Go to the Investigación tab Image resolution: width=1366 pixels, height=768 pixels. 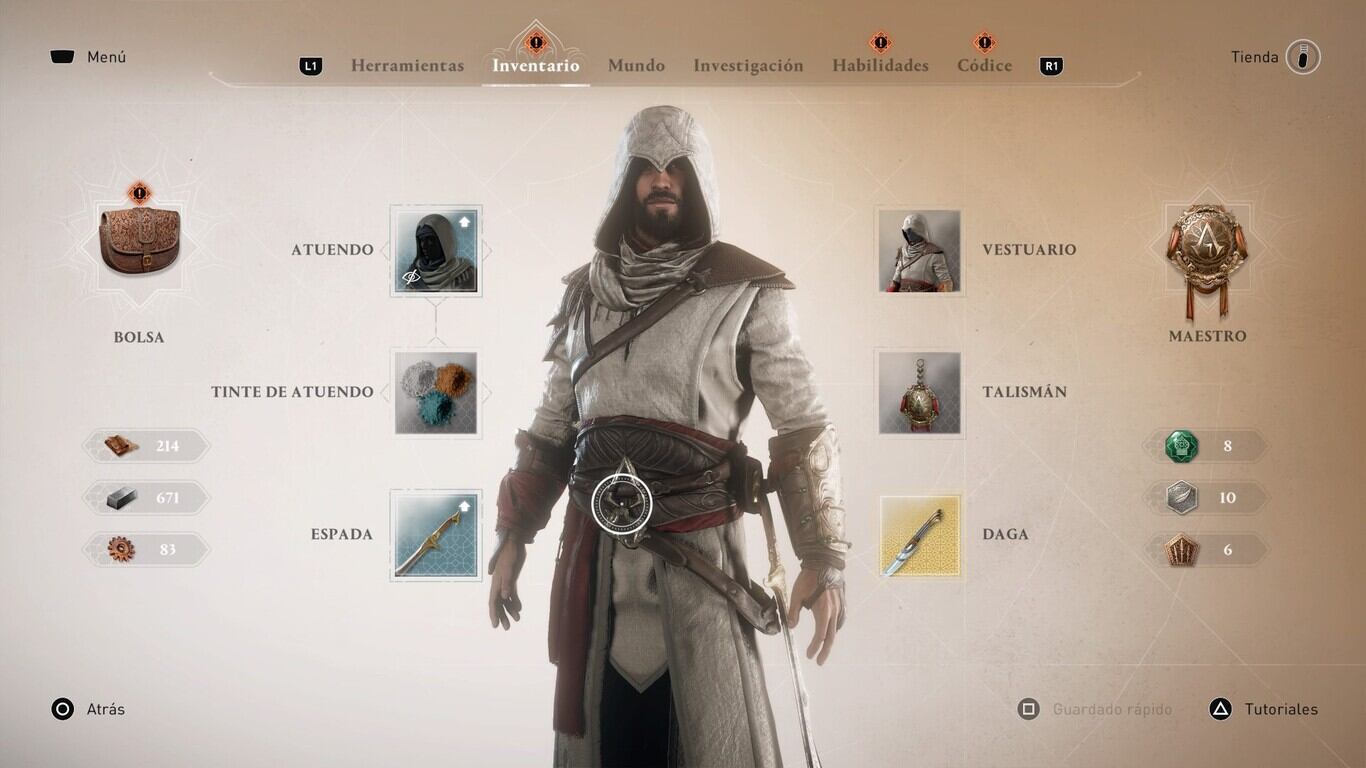(748, 66)
